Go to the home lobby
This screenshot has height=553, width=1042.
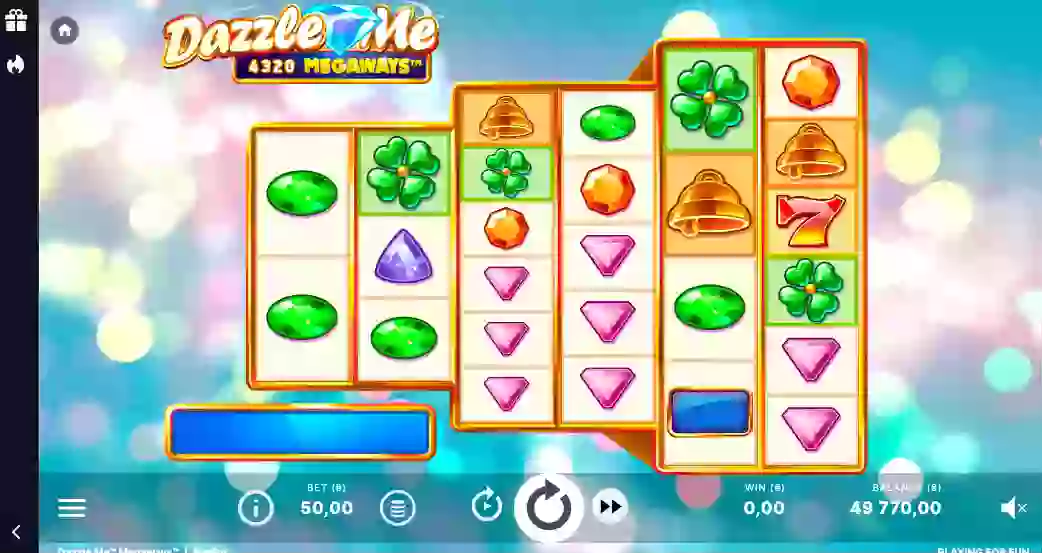coord(65,30)
